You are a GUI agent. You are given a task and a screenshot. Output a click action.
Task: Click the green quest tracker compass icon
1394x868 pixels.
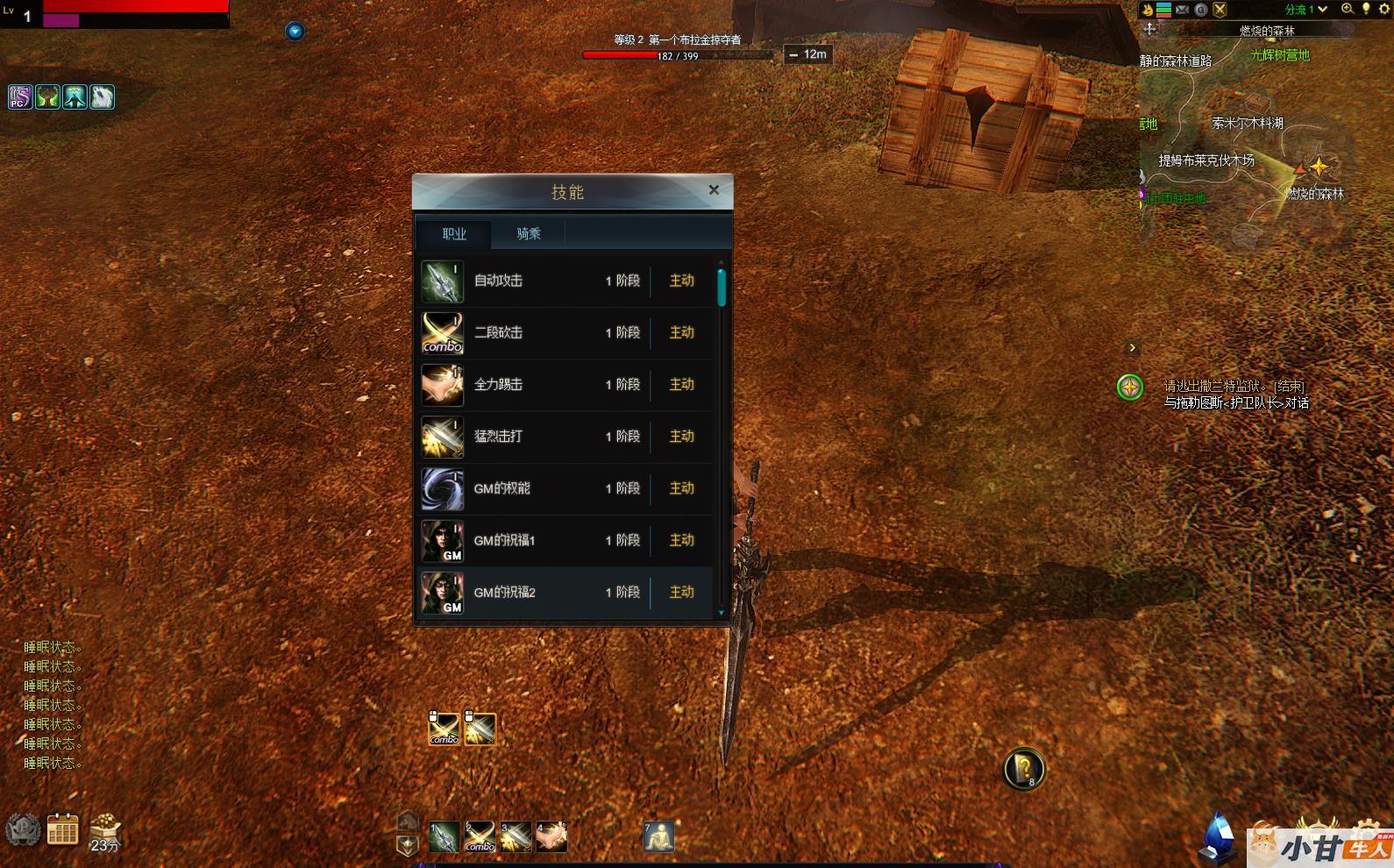1130,387
